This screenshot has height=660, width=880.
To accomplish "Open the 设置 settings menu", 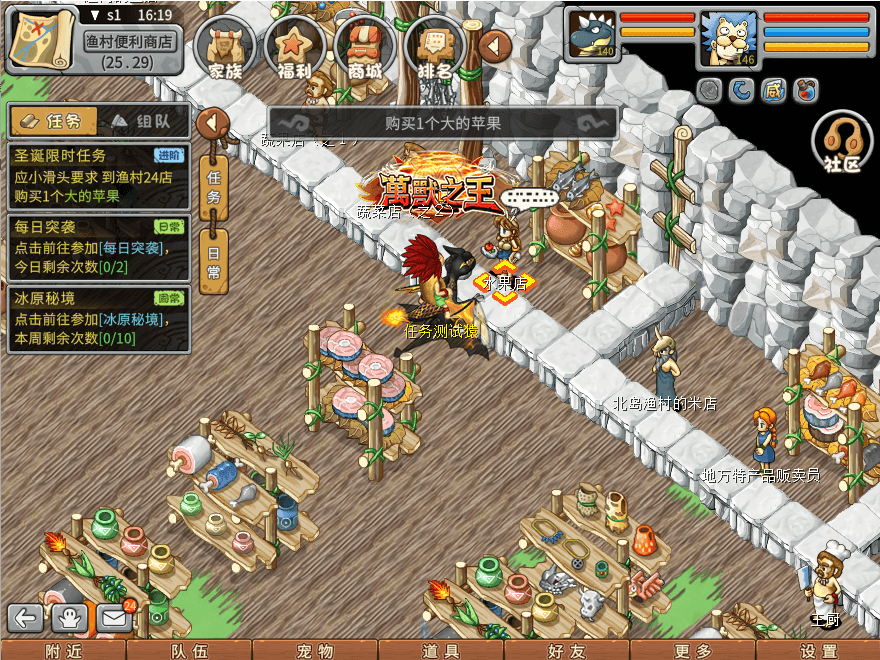I will click(818, 651).
